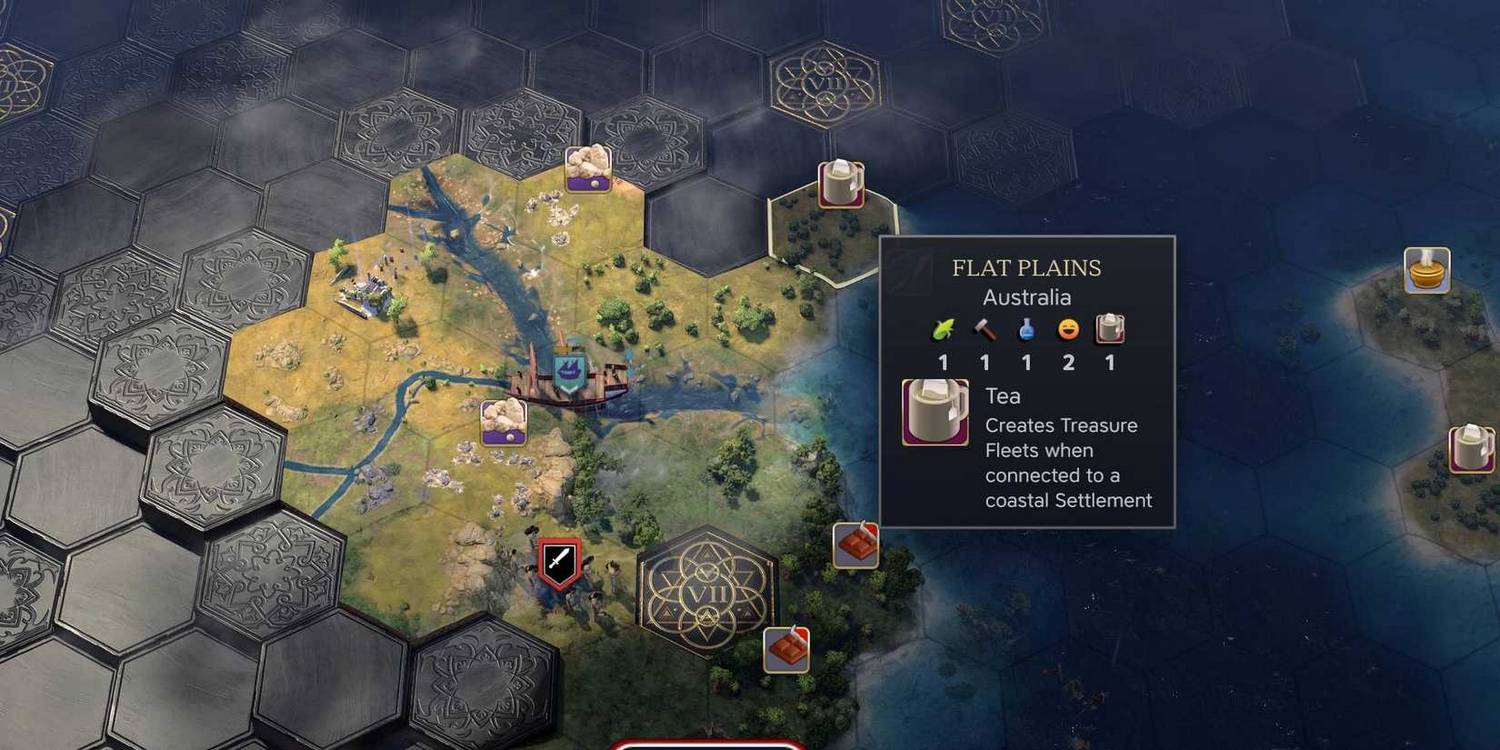Select the red sword-shield unit banner

559,563
